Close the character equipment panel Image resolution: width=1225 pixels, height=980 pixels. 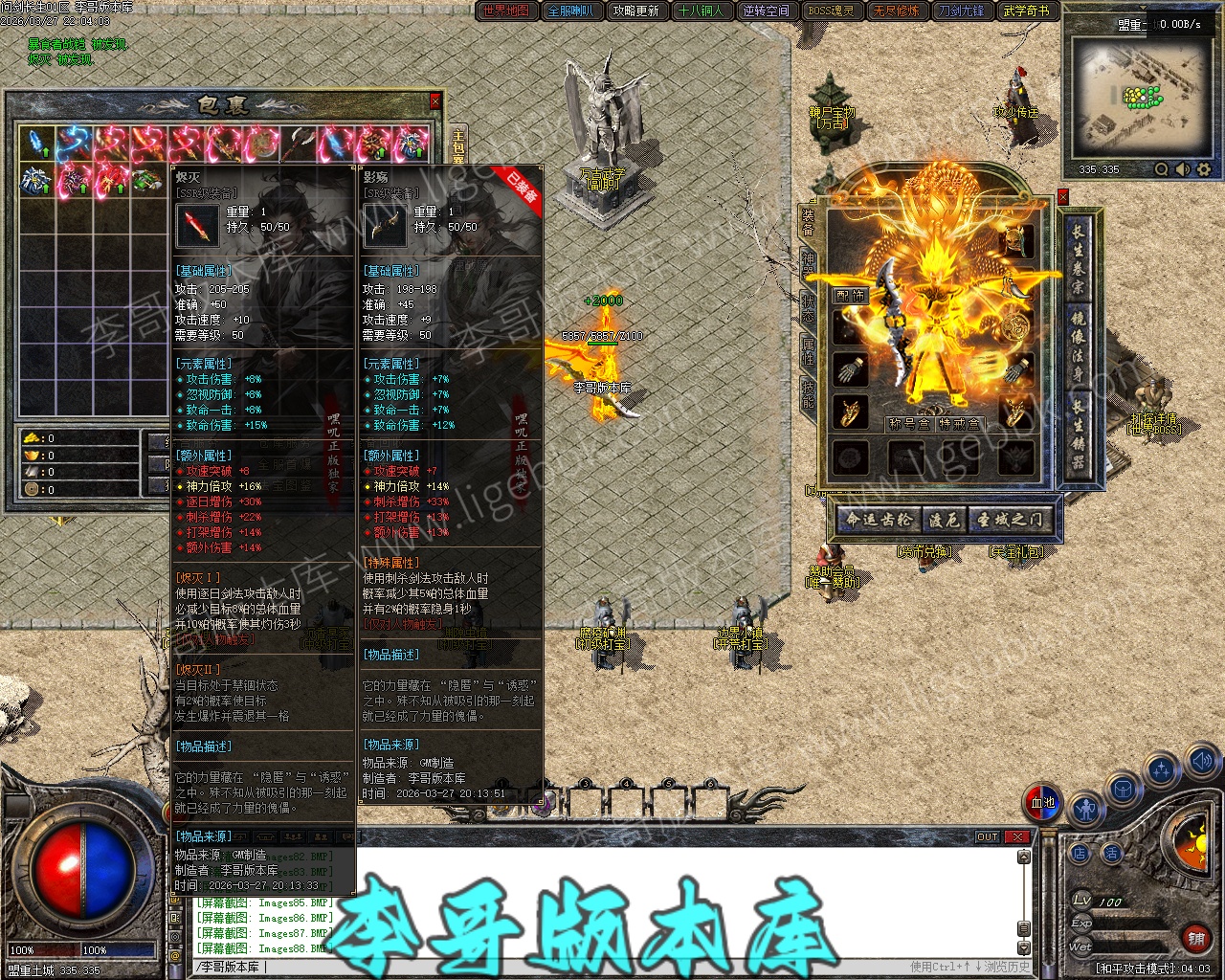tap(1062, 197)
